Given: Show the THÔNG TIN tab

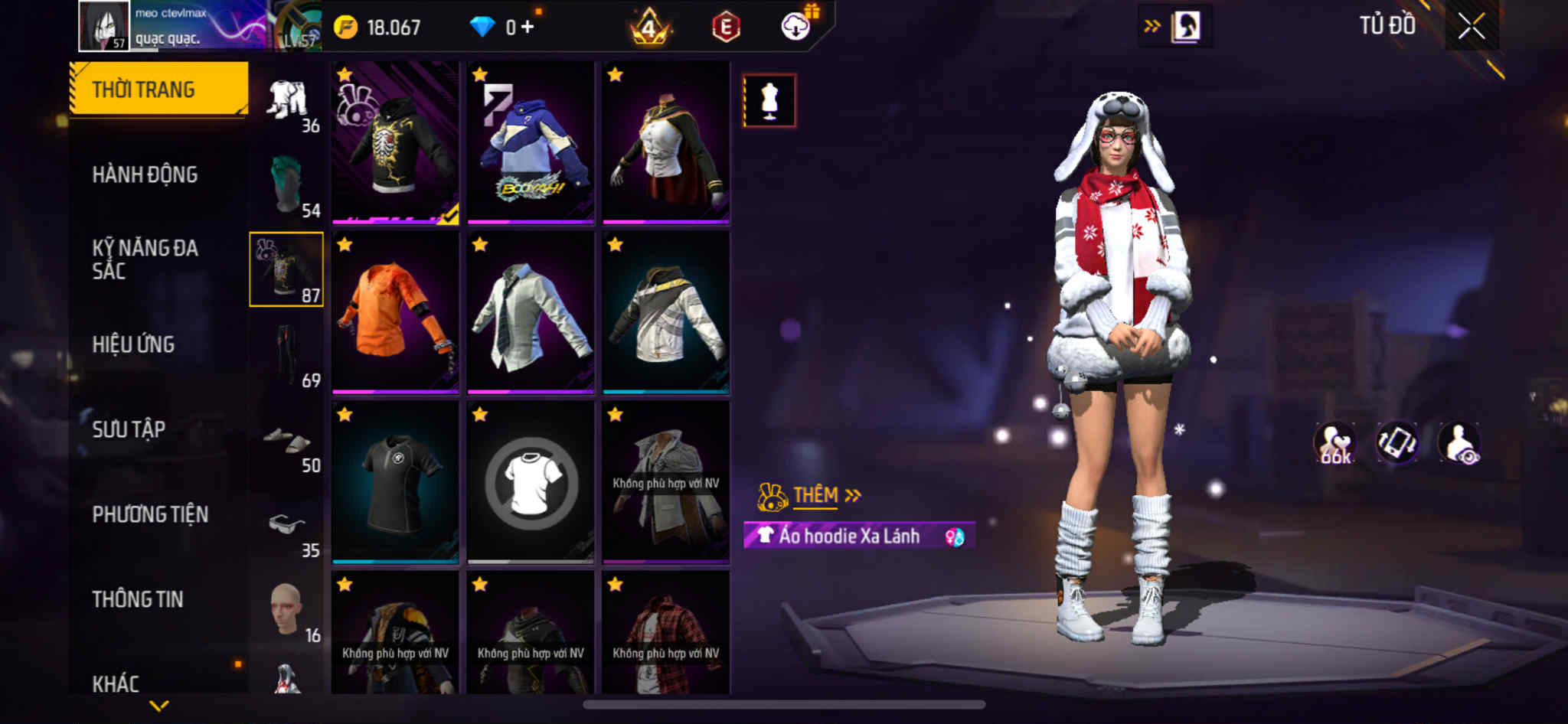Looking at the screenshot, I should pos(138,599).
